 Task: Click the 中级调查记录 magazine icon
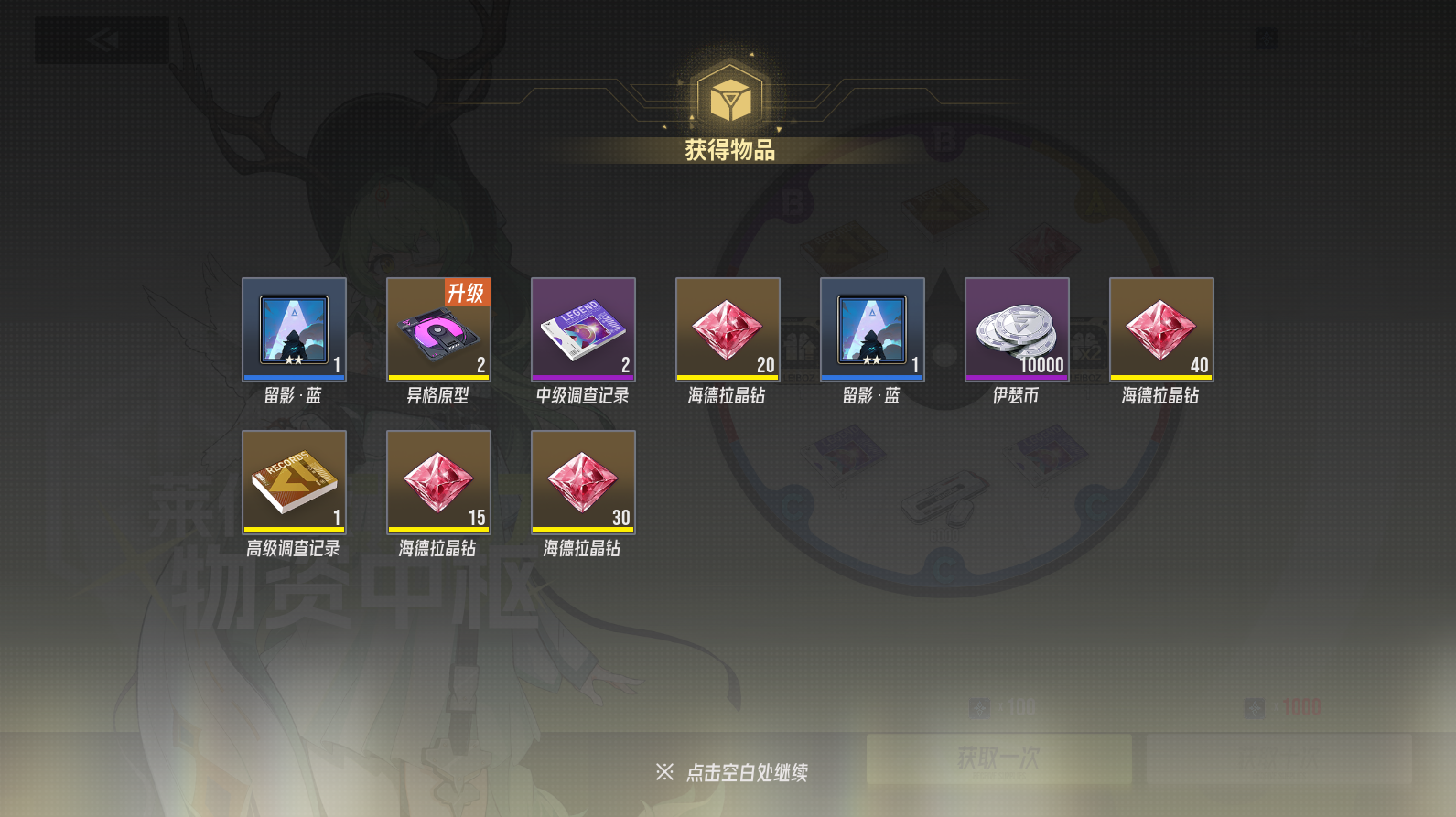click(x=583, y=329)
